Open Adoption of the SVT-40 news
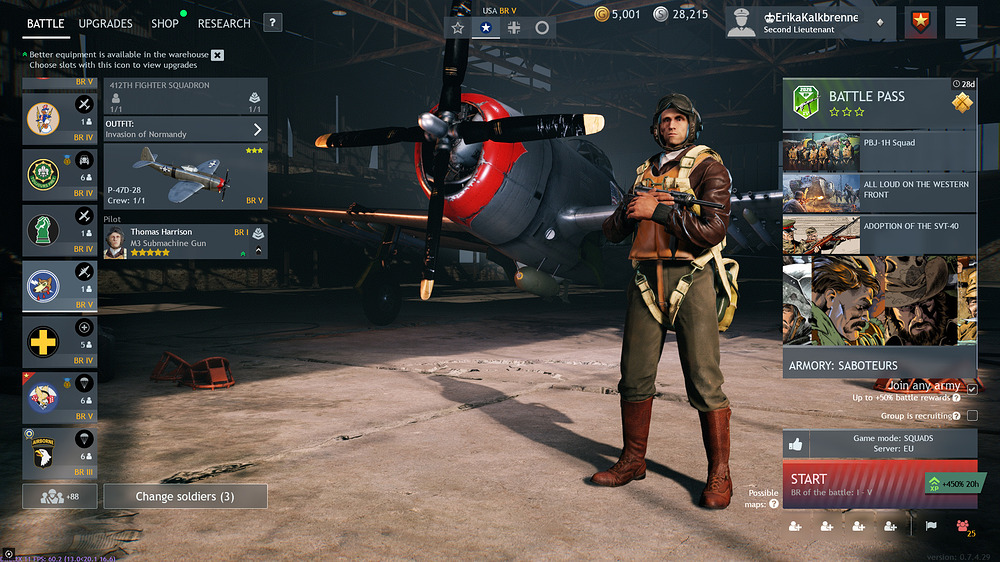This screenshot has width=1000, height=562. [x=879, y=235]
